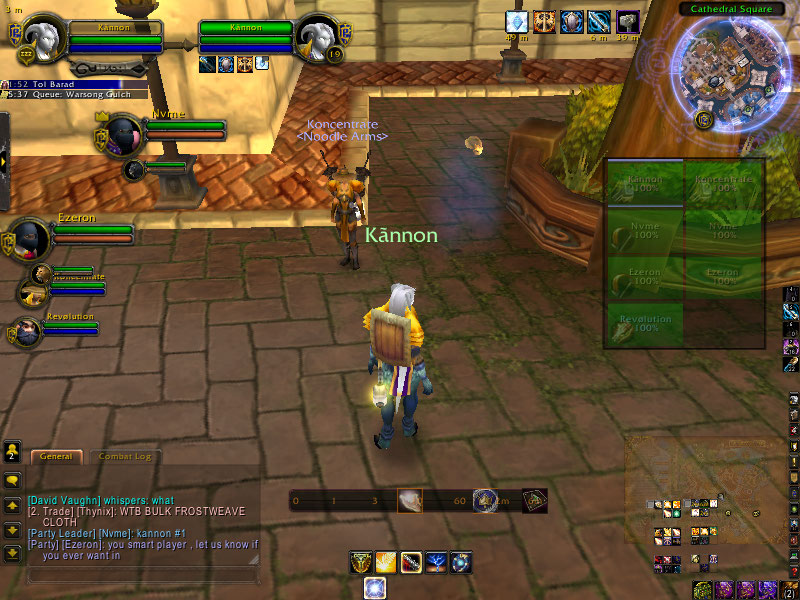This screenshot has width=800, height=600.
Task: Select party member Revolution's portrait
Action: click(x=27, y=331)
